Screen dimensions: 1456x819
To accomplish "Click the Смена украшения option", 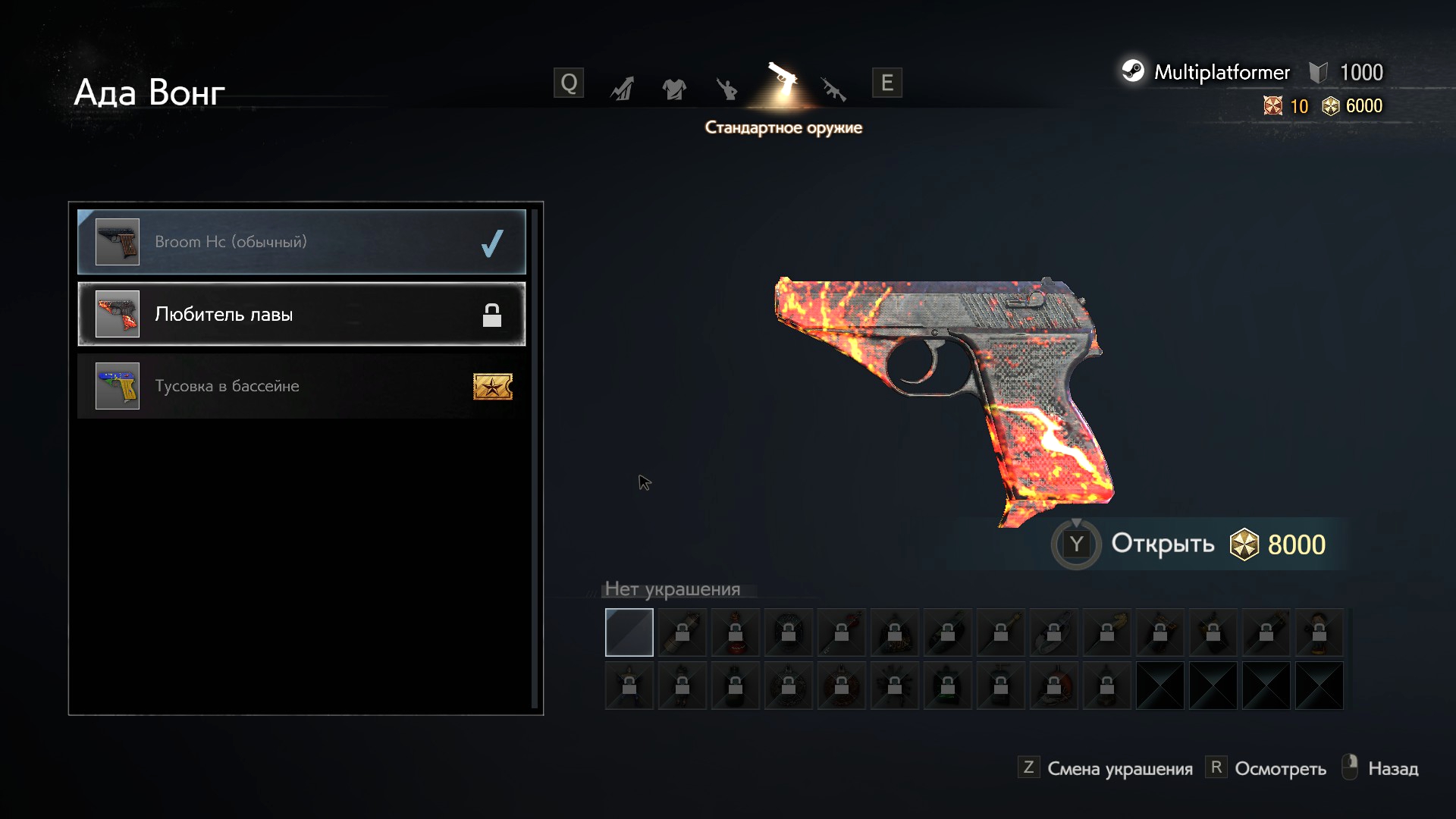I will point(1119,769).
